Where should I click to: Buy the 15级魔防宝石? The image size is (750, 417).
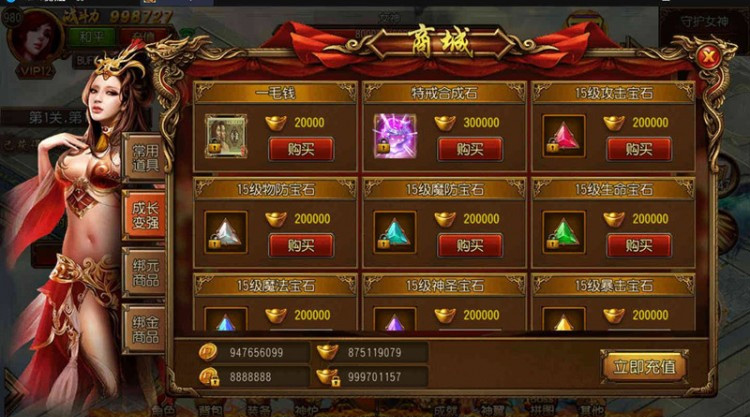coord(469,244)
